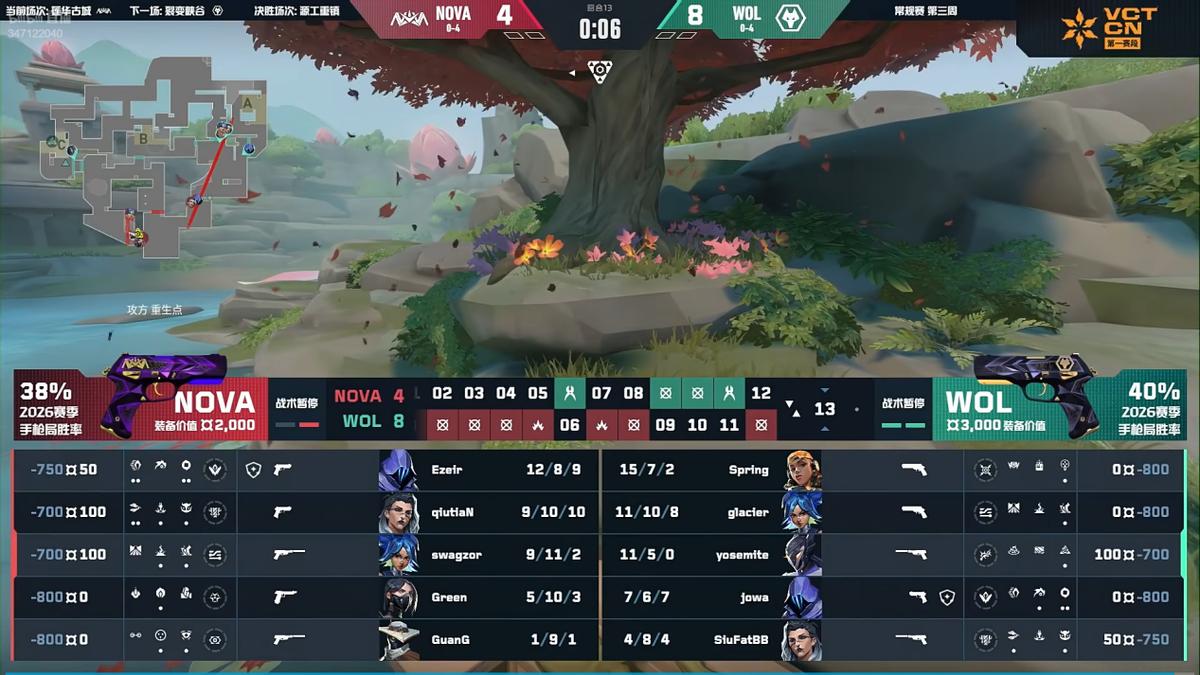Select current round 13 marker
The image size is (1200, 675).
(x=824, y=409)
